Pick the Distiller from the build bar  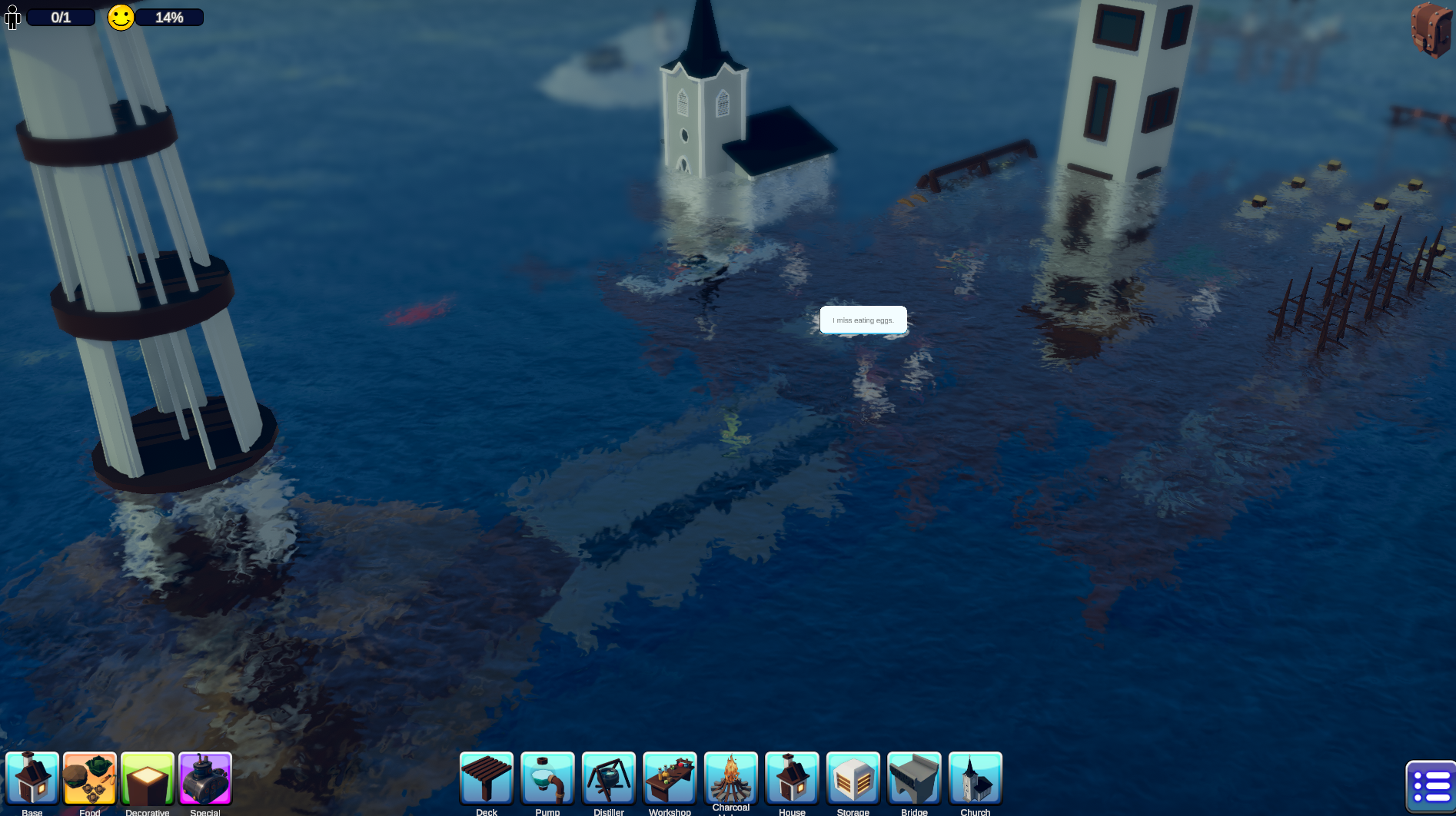click(609, 778)
